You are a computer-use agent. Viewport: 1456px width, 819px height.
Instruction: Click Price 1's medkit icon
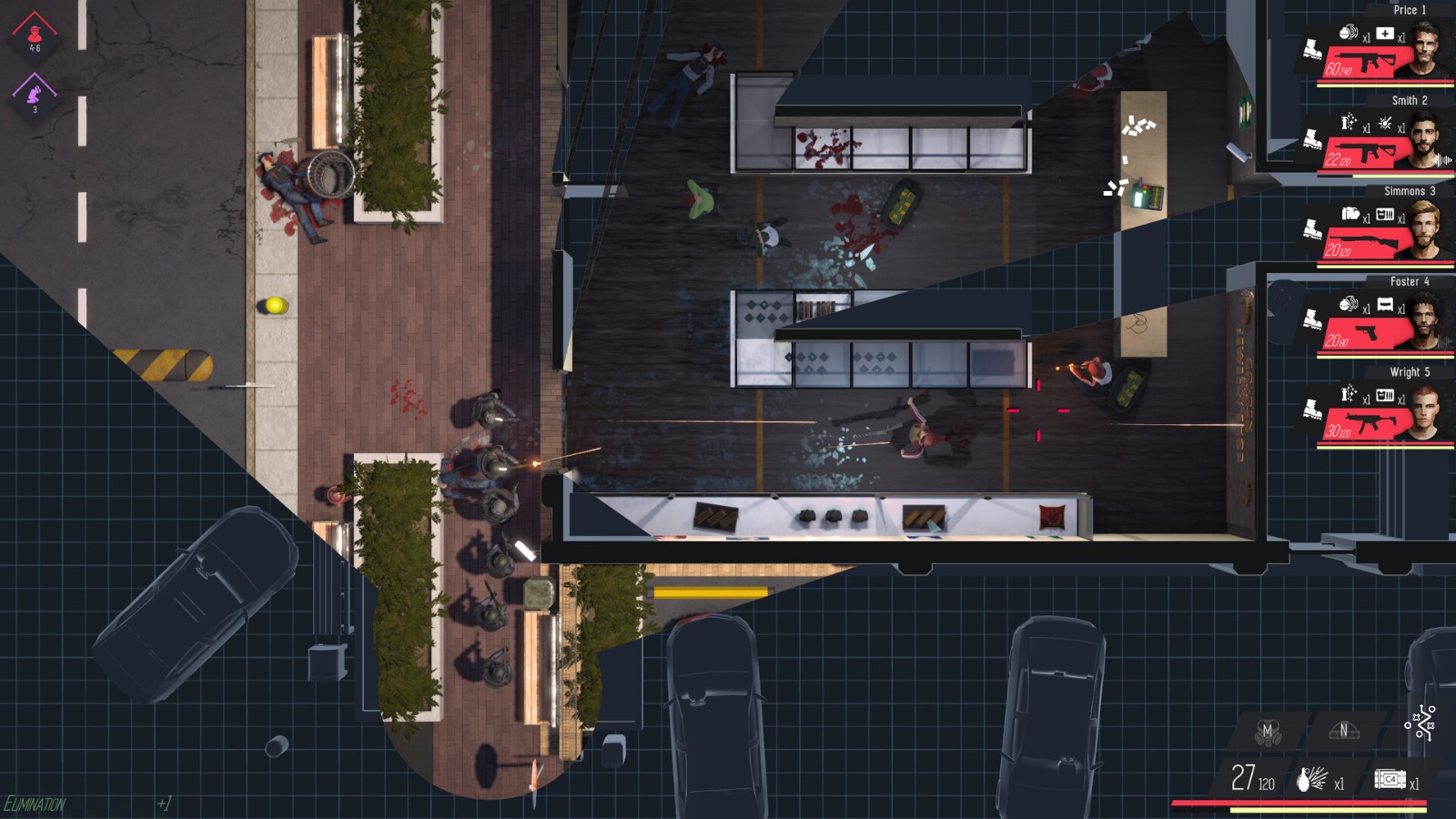[1384, 34]
